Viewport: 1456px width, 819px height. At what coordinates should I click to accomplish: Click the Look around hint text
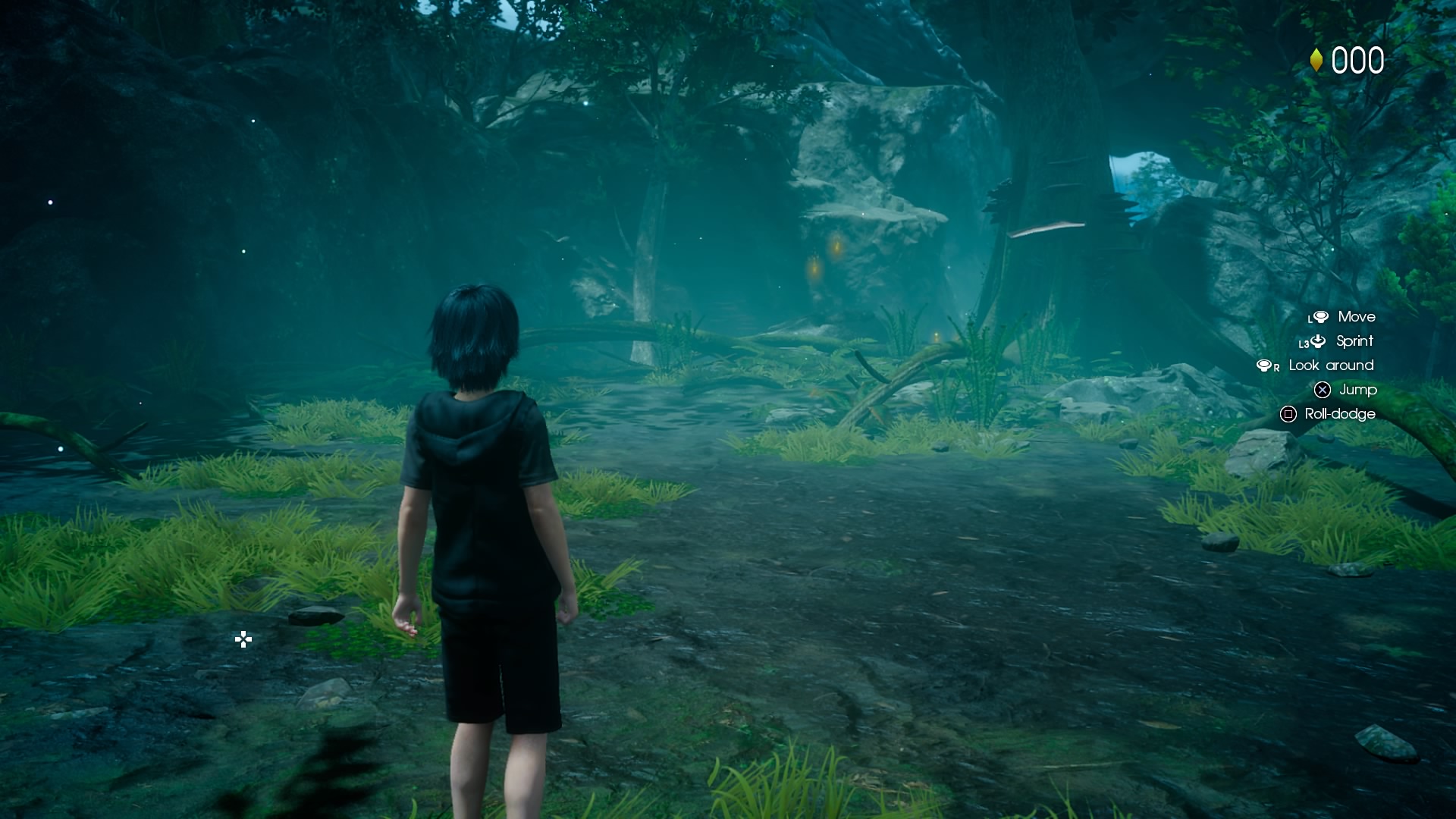pyautogui.click(x=1332, y=366)
